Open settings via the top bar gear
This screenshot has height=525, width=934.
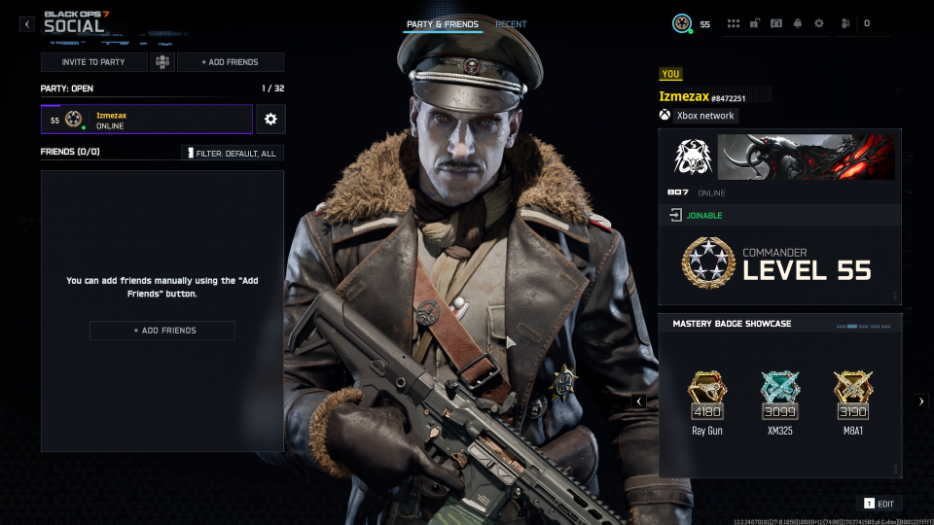[x=819, y=24]
